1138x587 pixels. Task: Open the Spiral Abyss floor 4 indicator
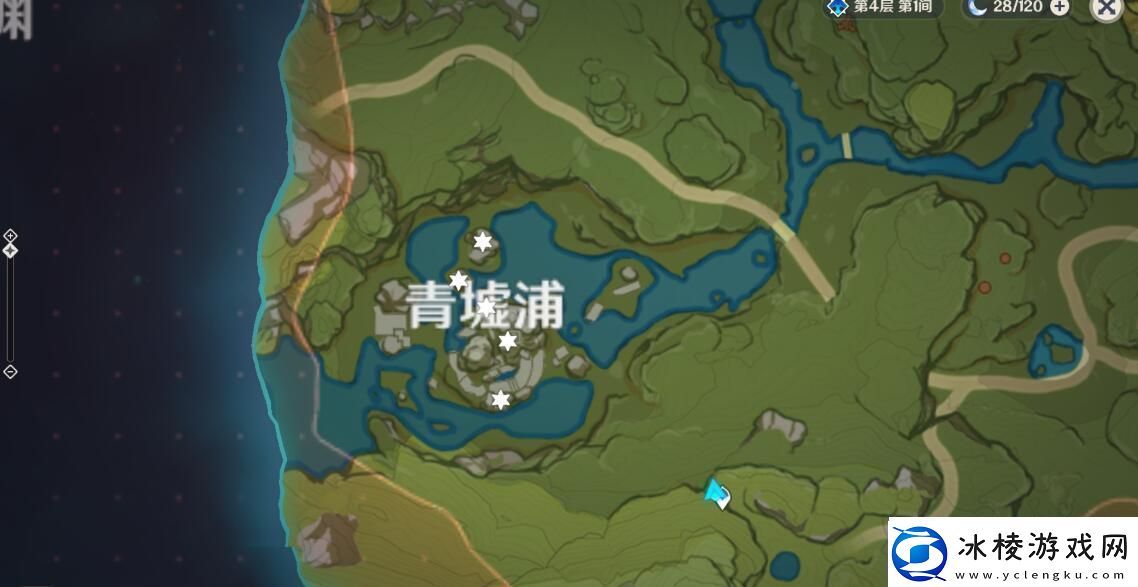[x=880, y=7]
